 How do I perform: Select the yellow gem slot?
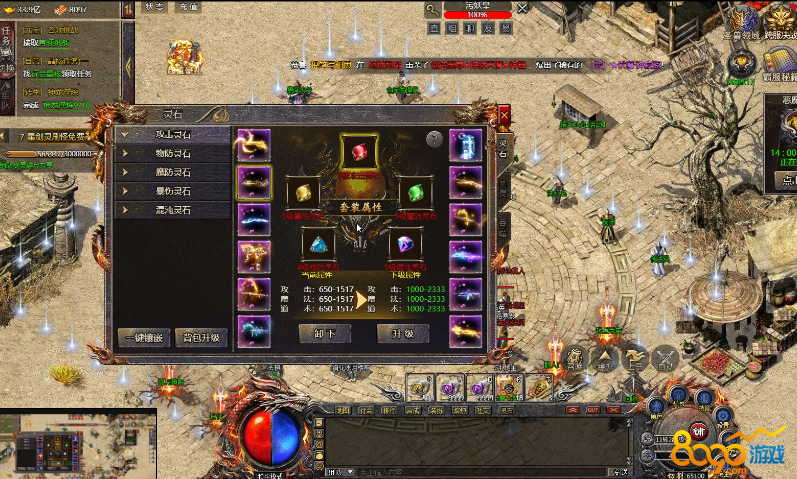click(304, 191)
